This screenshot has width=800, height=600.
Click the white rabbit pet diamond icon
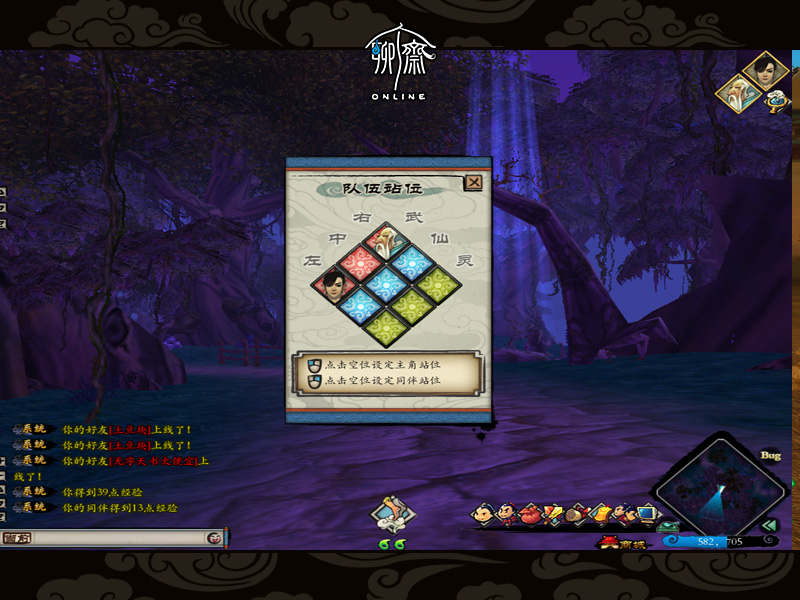pyautogui.click(x=392, y=514)
